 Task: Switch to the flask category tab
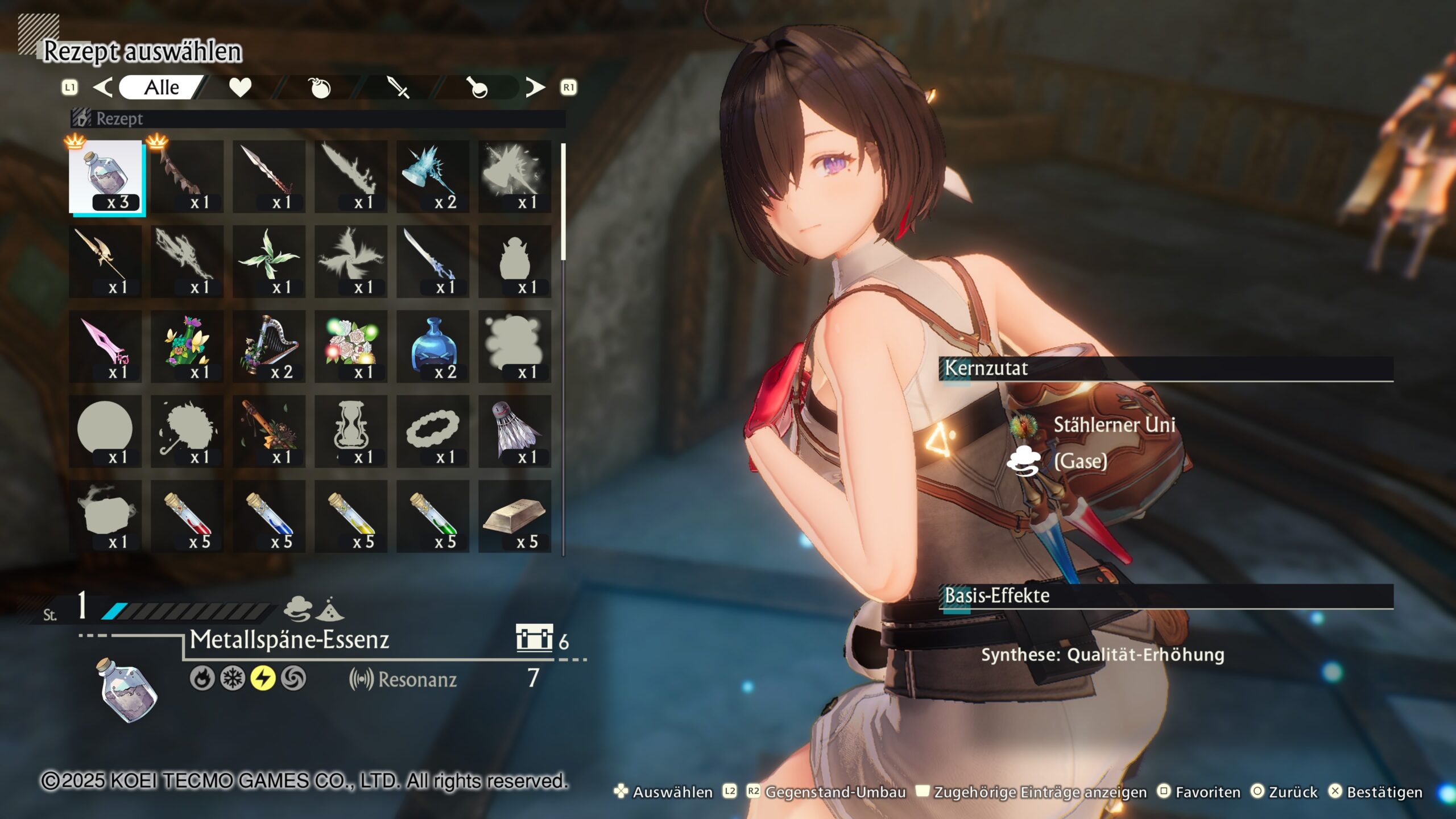click(478, 88)
